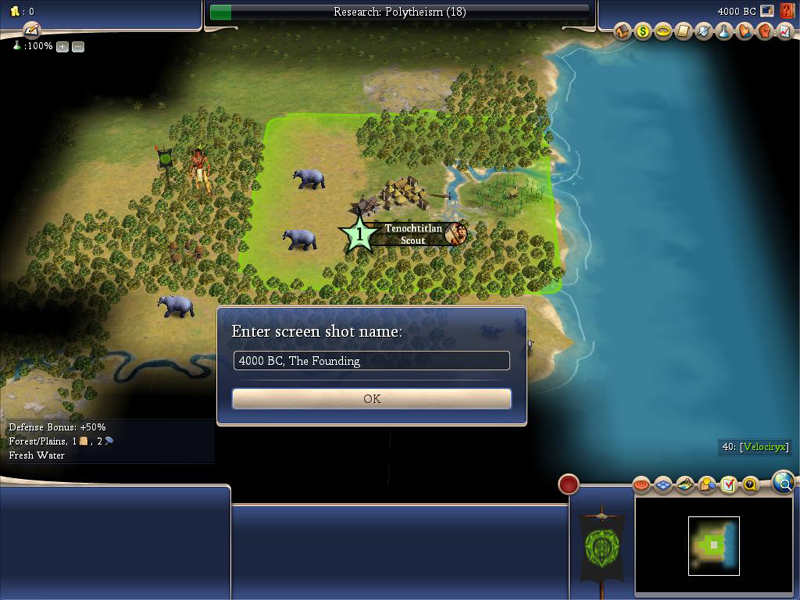Open the Technology Advisor flask icon

pyautogui.click(x=724, y=32)
